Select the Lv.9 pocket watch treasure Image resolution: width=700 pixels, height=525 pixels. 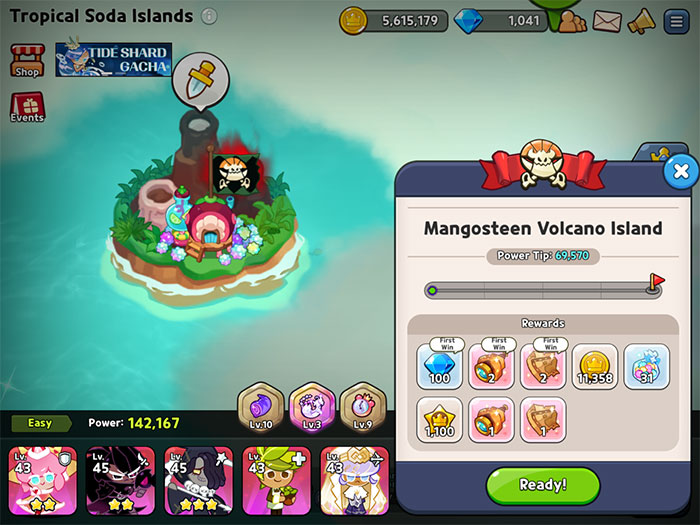[359, 408]
